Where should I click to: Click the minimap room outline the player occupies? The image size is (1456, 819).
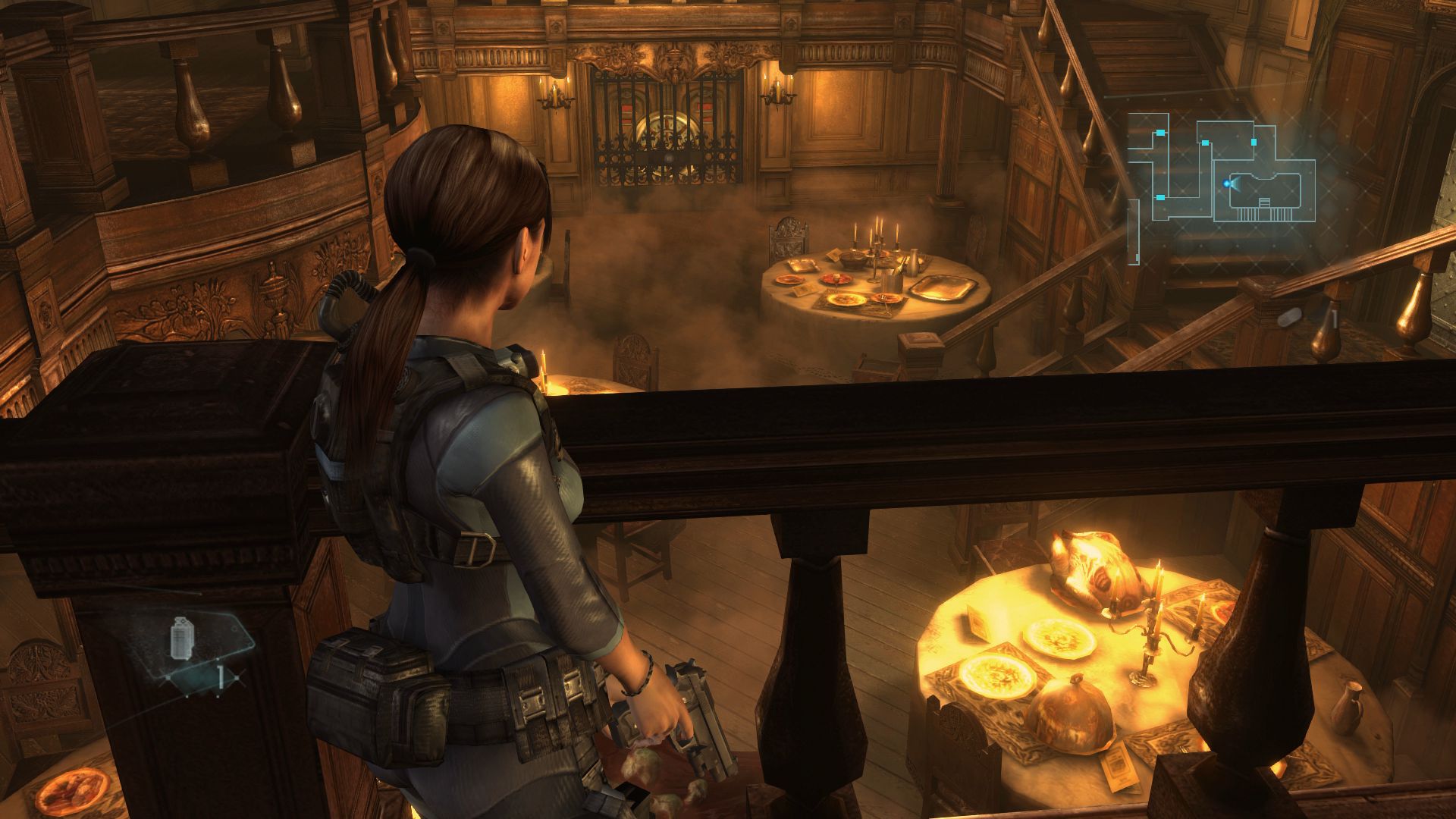[1265, 189]
